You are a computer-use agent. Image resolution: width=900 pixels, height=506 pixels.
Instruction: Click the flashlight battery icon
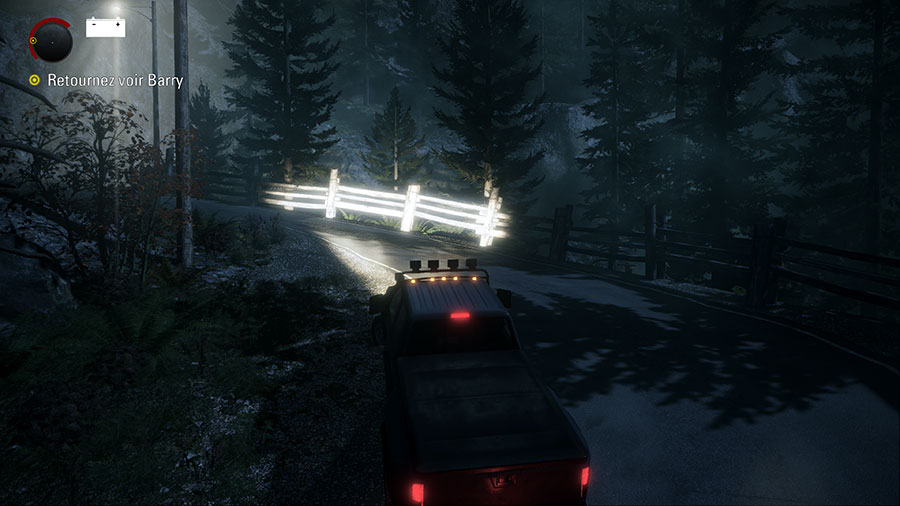click(105, 27)
